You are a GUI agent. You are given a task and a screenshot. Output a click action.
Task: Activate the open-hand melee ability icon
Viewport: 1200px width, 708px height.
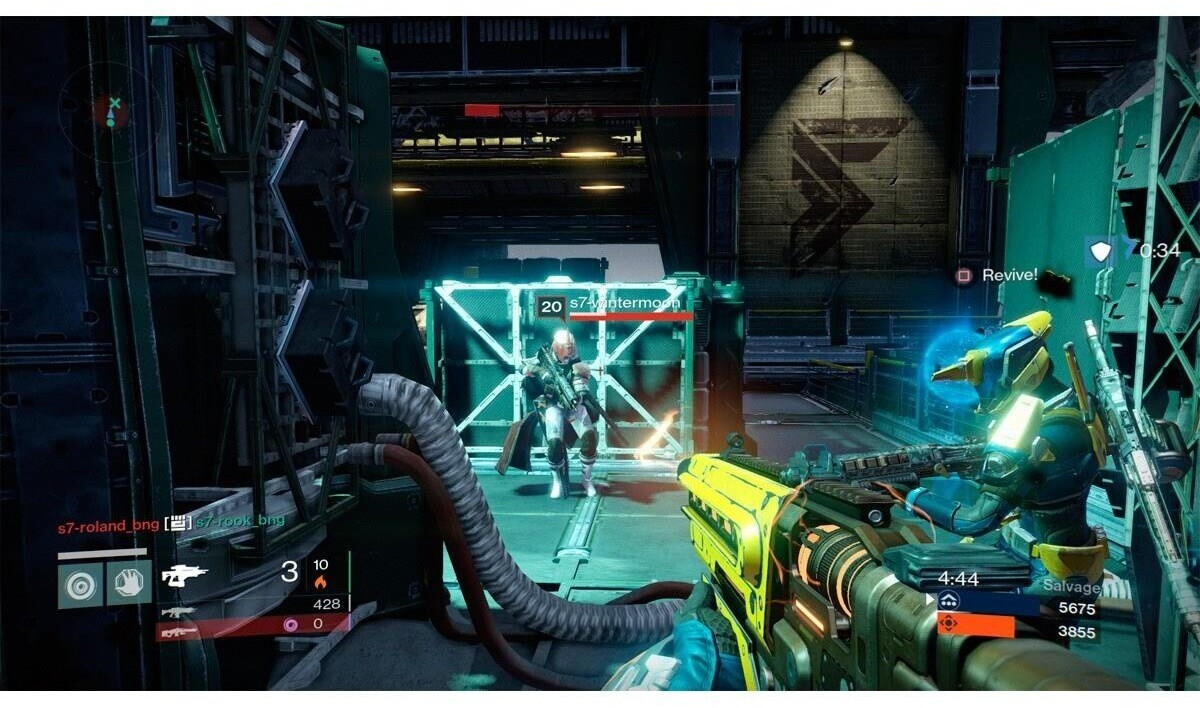pos(129,582)
